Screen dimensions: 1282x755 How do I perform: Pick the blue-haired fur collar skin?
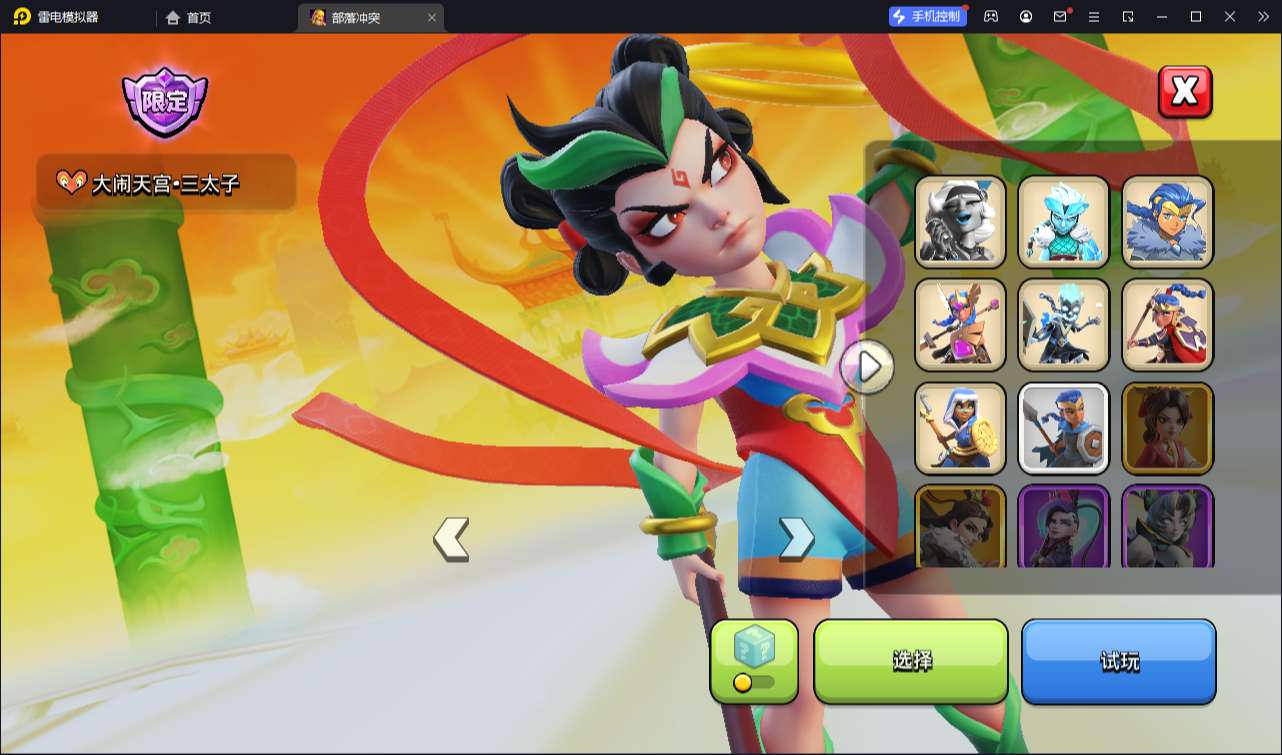pyautogui.click(x=1167, y=222)
